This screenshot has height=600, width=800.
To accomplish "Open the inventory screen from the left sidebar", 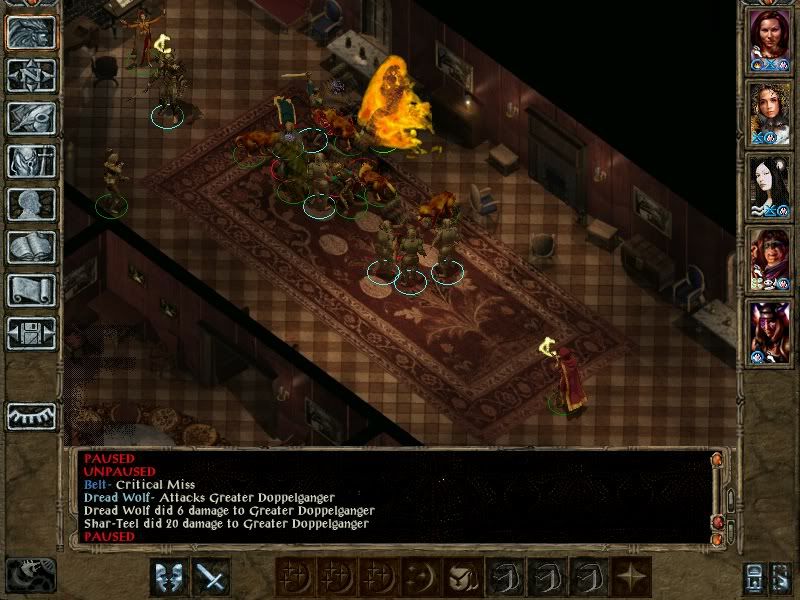I will tap(31, 161).
